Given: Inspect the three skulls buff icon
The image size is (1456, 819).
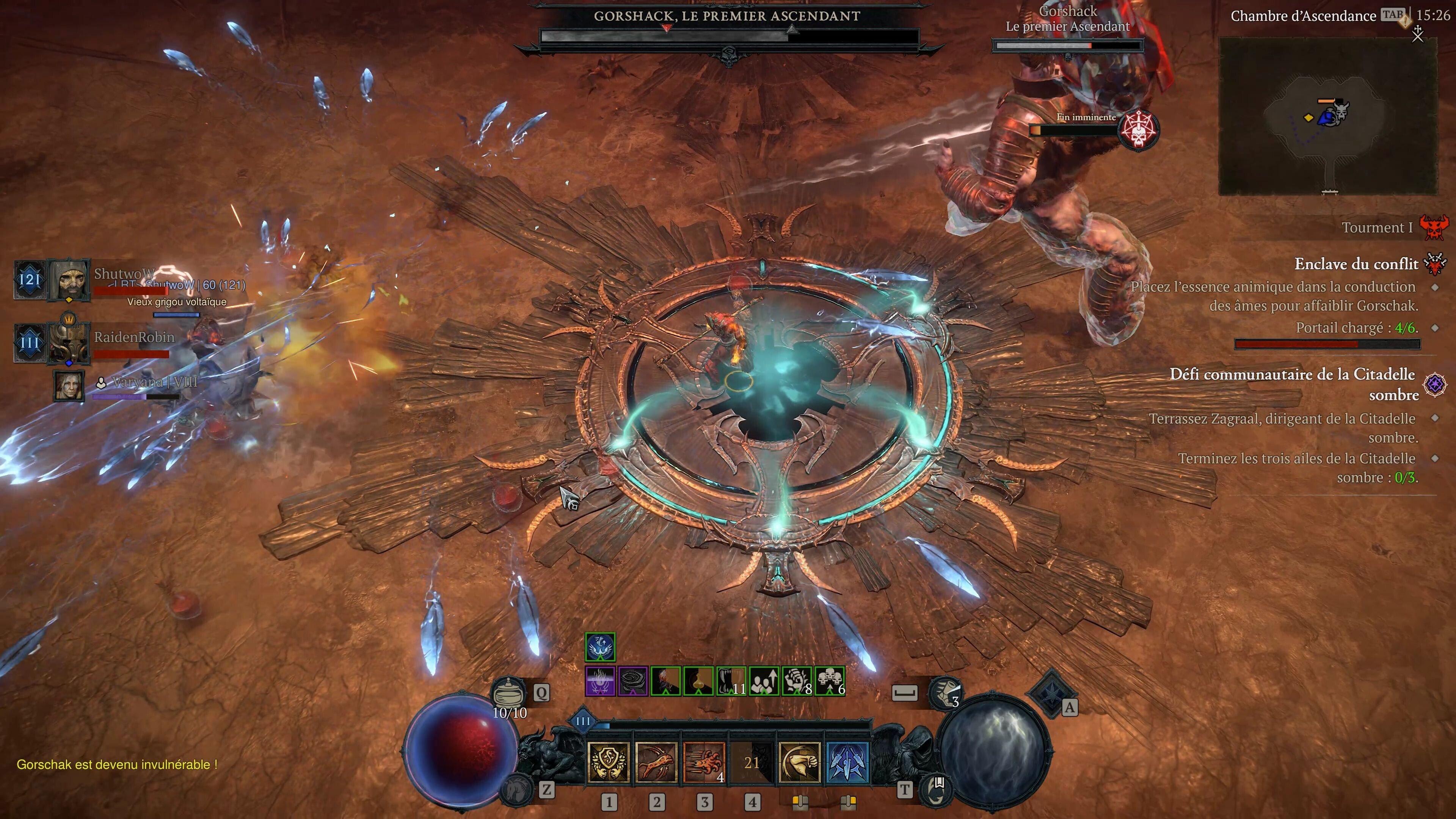Looking at the screenshot, I should click(830, 681).
